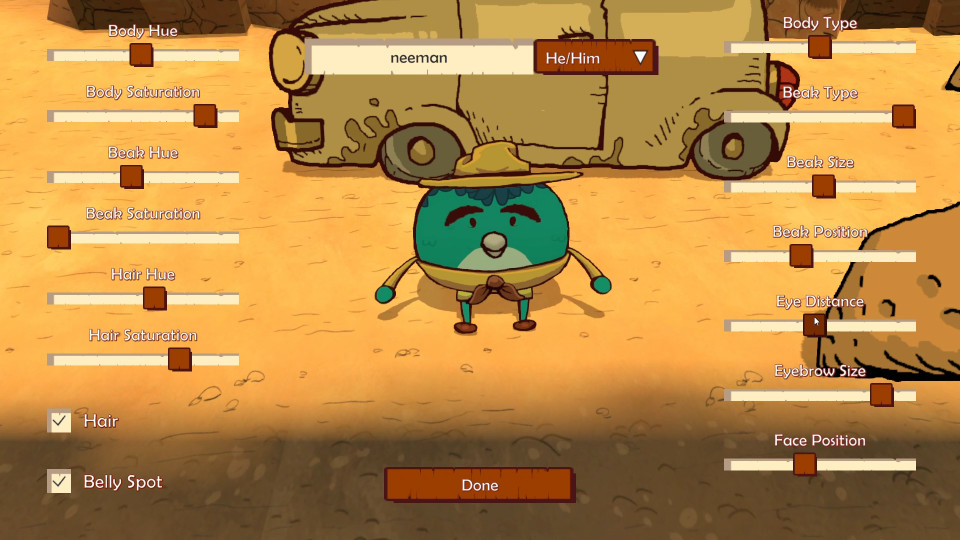Click the Eyebrow Size slider knob
Screen dimensions: 960x540
coord(881,395)
